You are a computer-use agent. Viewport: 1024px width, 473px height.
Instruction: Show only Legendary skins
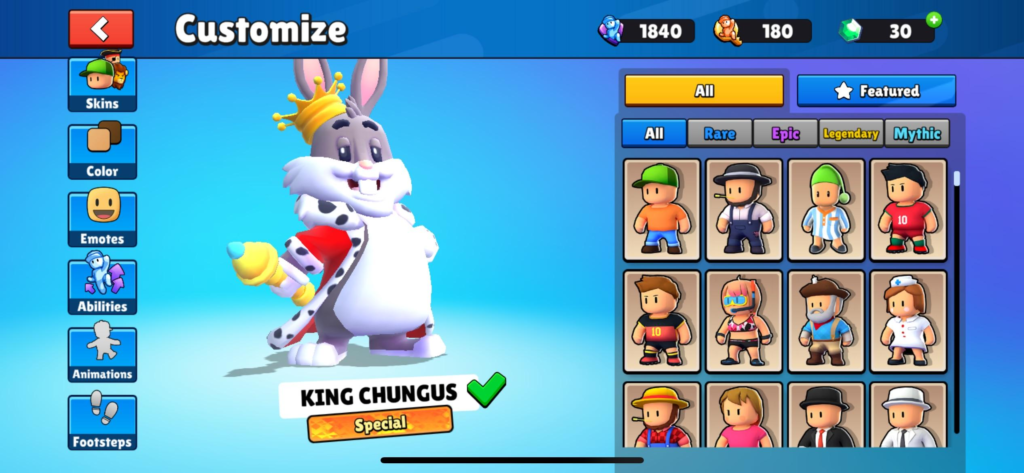[x=850, y=133]
